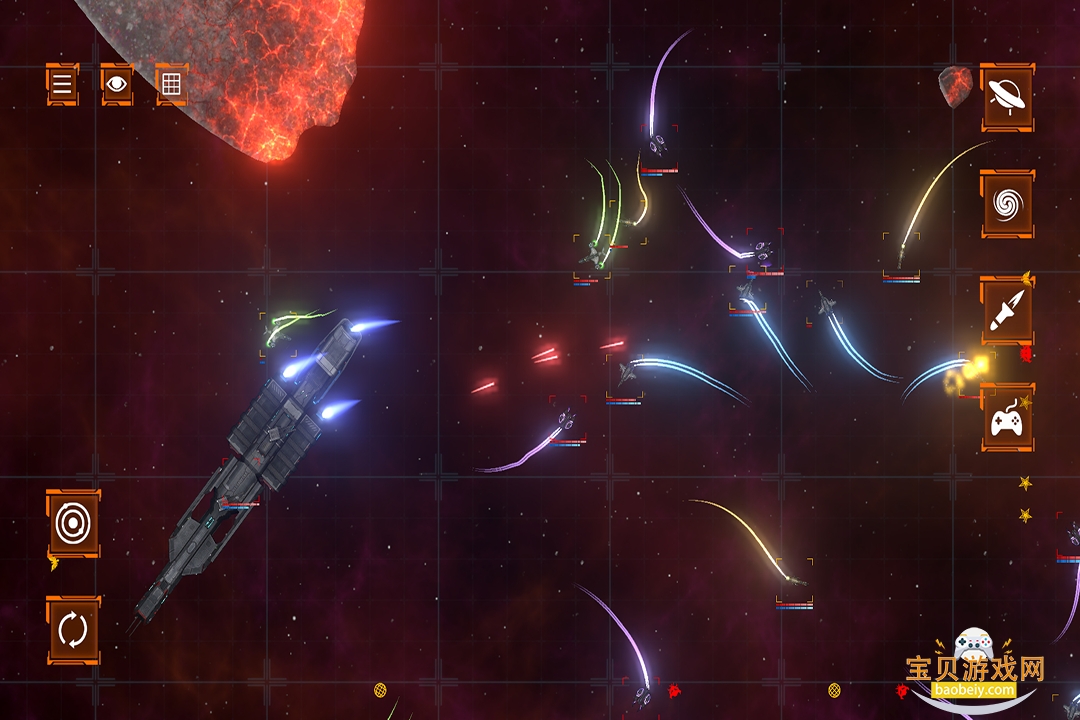
Task: Activate the circular target button
Action: click(73, 522)
